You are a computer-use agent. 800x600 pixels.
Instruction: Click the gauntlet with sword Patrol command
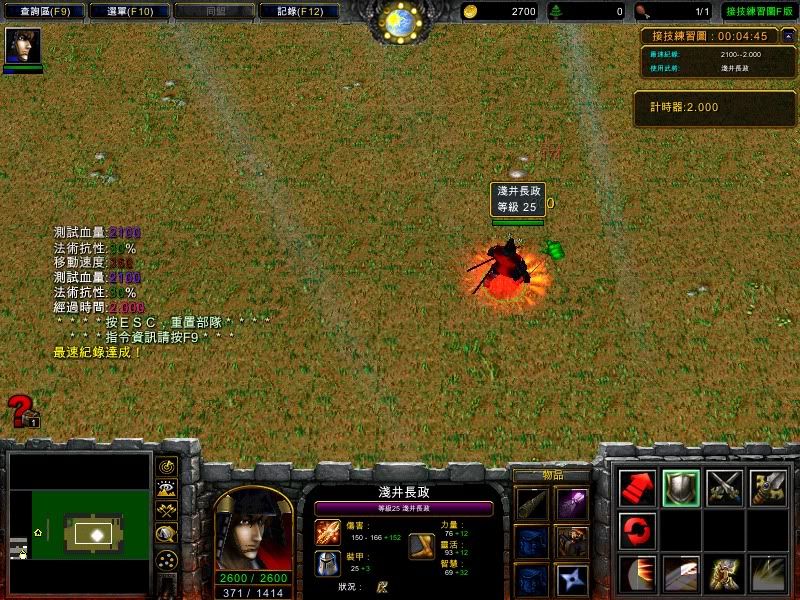tap(768, 487)
